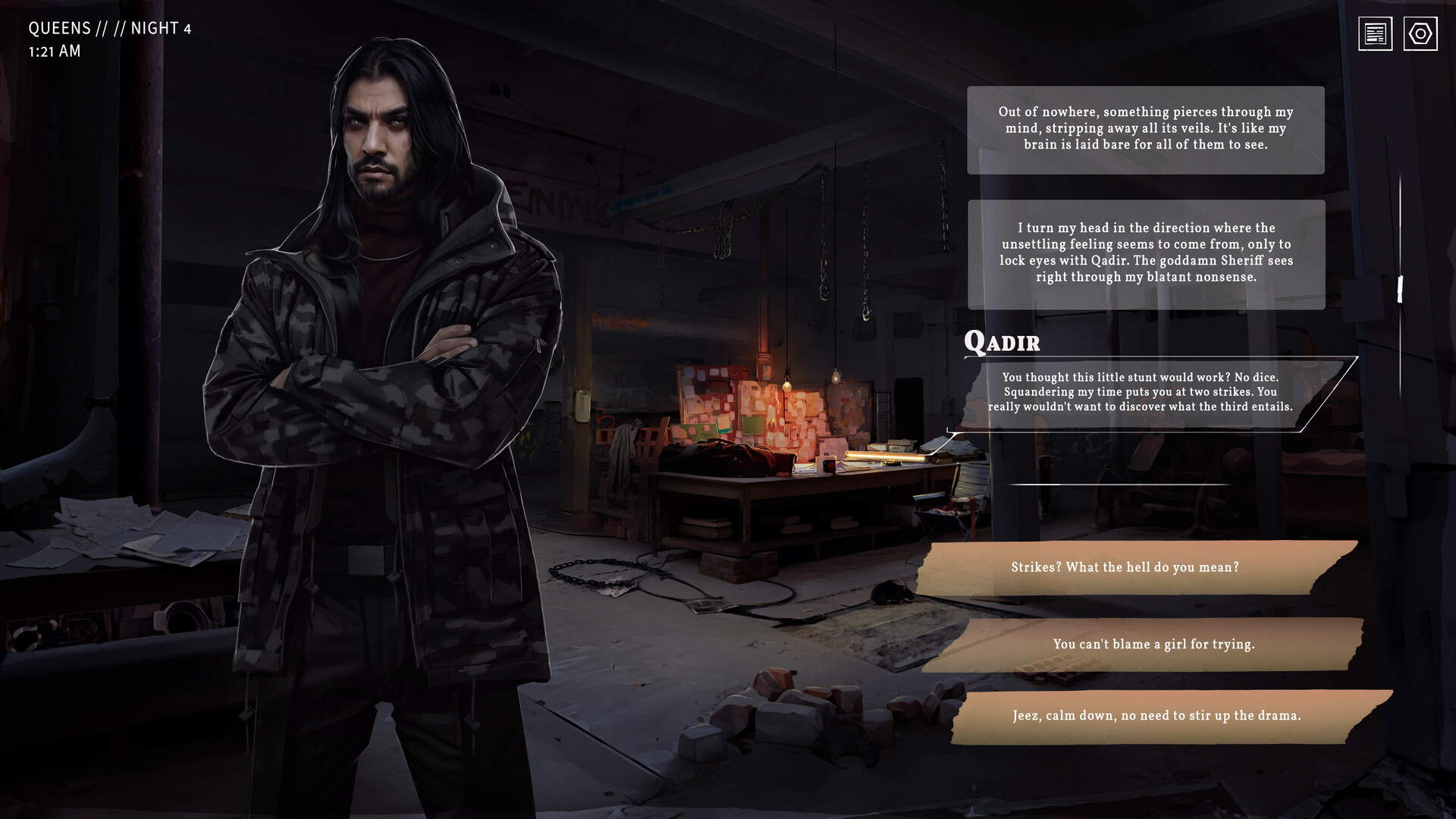The width and height of the screenshot is (1456, 819).
Task: Click the narration mentioning the goddamn Sheriff
Action: [1145, 253]
